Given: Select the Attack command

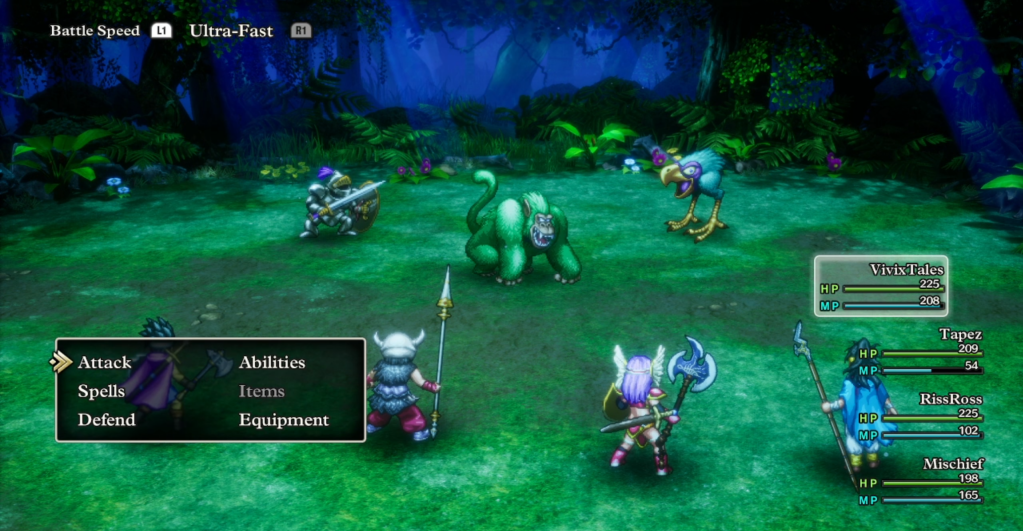Looking at the screenshot, I should [105, 362].
